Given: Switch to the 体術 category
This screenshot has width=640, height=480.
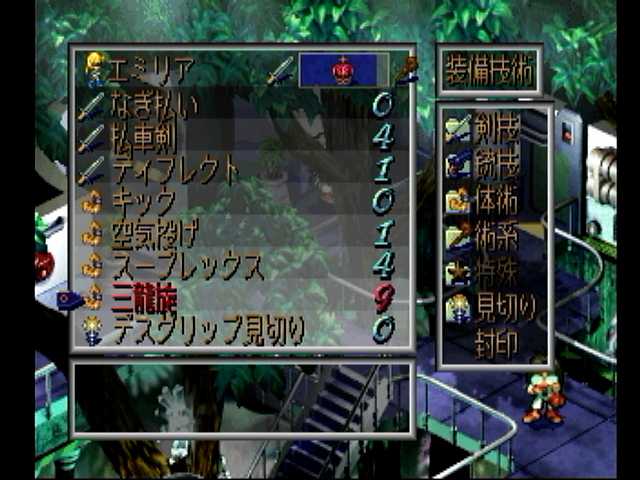Looking at the screenshot, I should click(496, 198).
